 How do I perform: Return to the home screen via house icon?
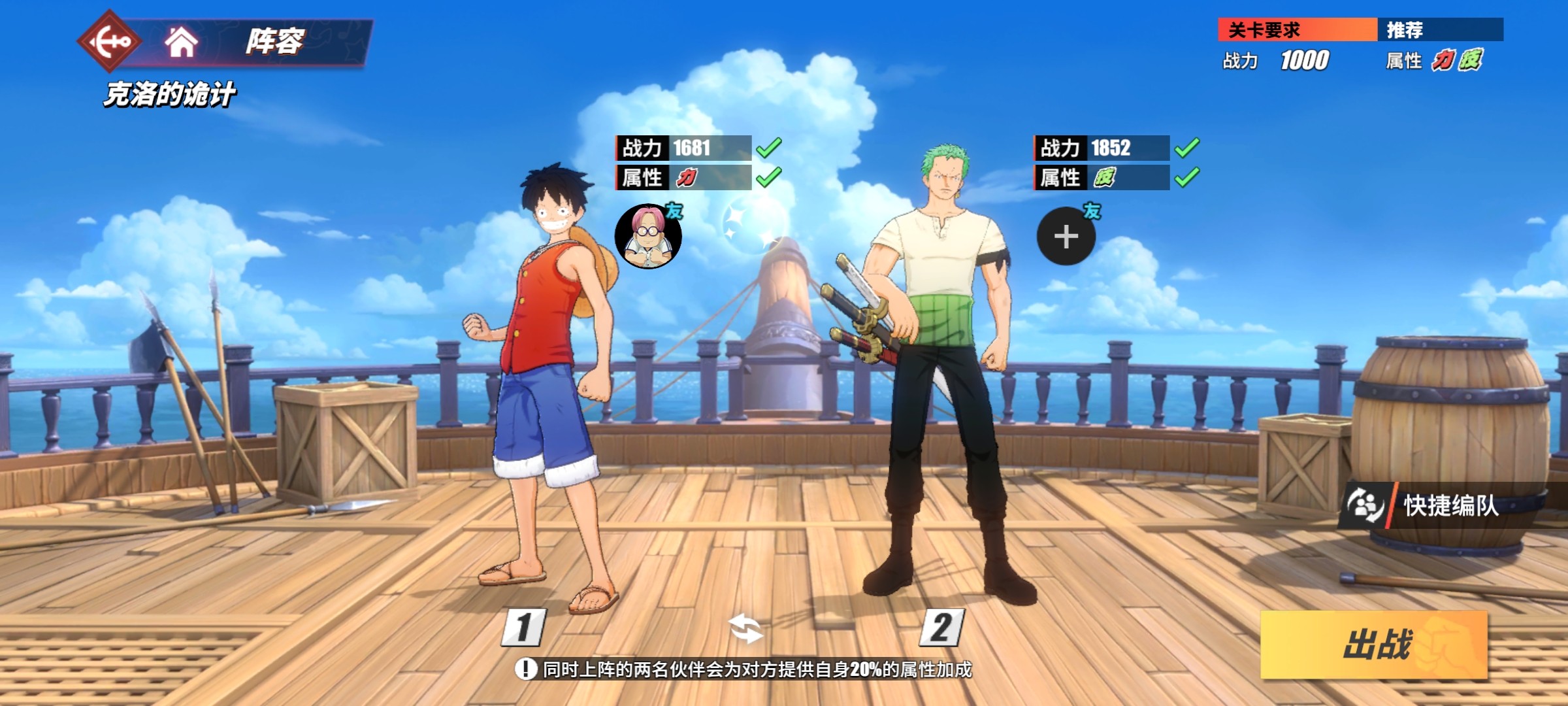coord(181,42)
